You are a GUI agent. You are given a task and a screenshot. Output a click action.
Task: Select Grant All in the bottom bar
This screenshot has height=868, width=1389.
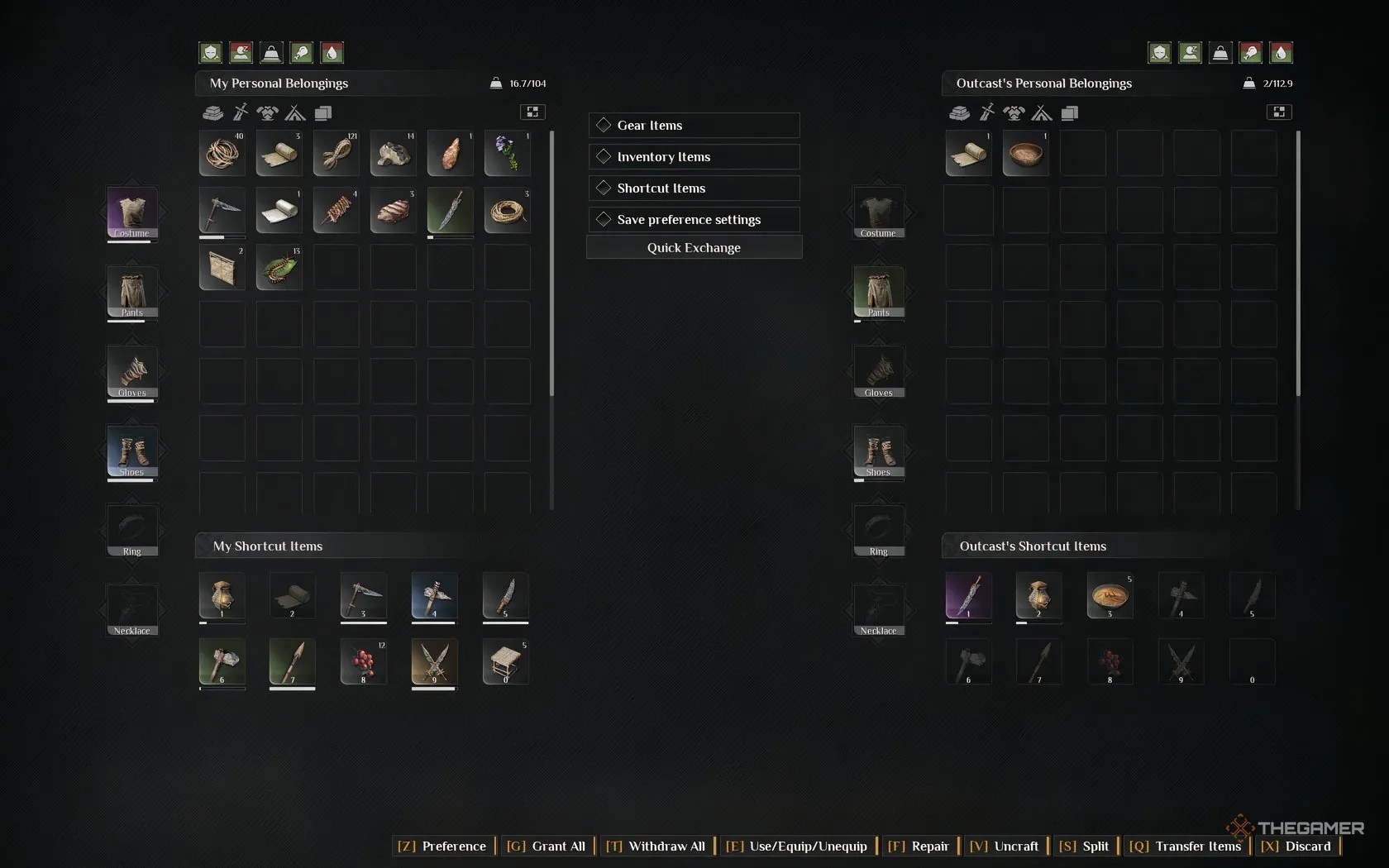click(546, 847)
